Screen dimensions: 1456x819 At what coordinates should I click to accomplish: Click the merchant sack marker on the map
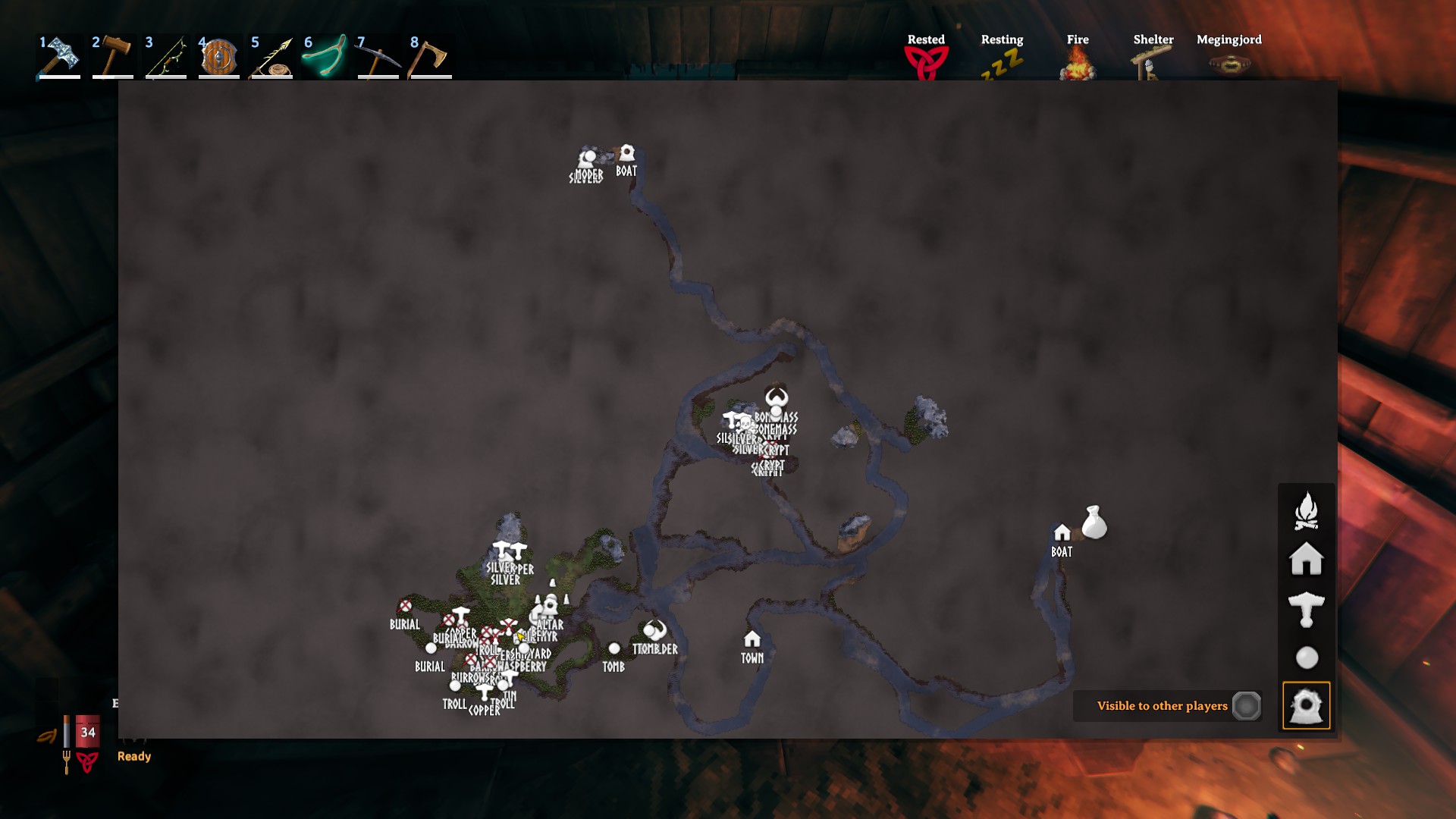(1094, 522)
